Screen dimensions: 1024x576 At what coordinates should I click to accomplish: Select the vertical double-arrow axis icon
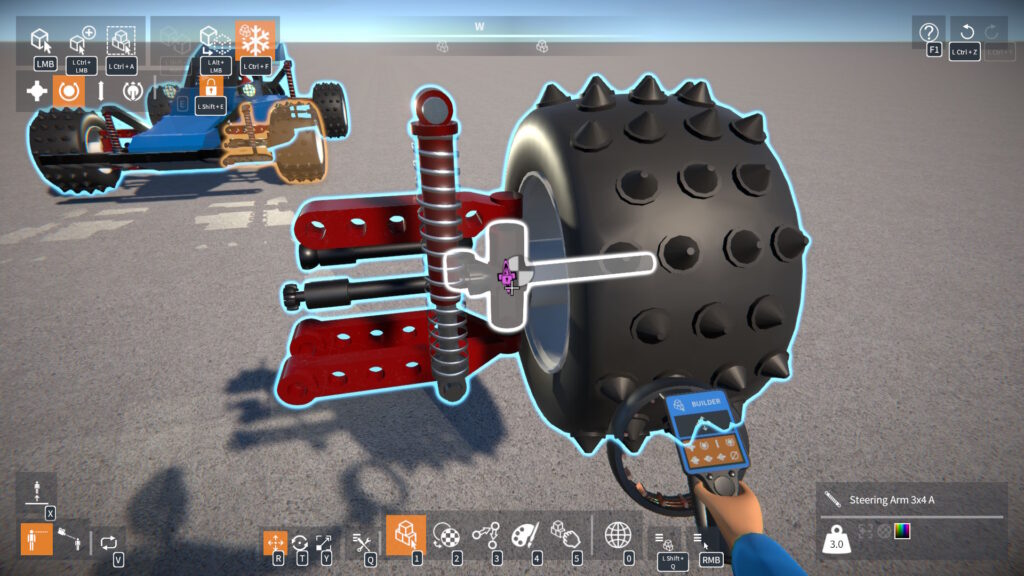coord(101,91)
